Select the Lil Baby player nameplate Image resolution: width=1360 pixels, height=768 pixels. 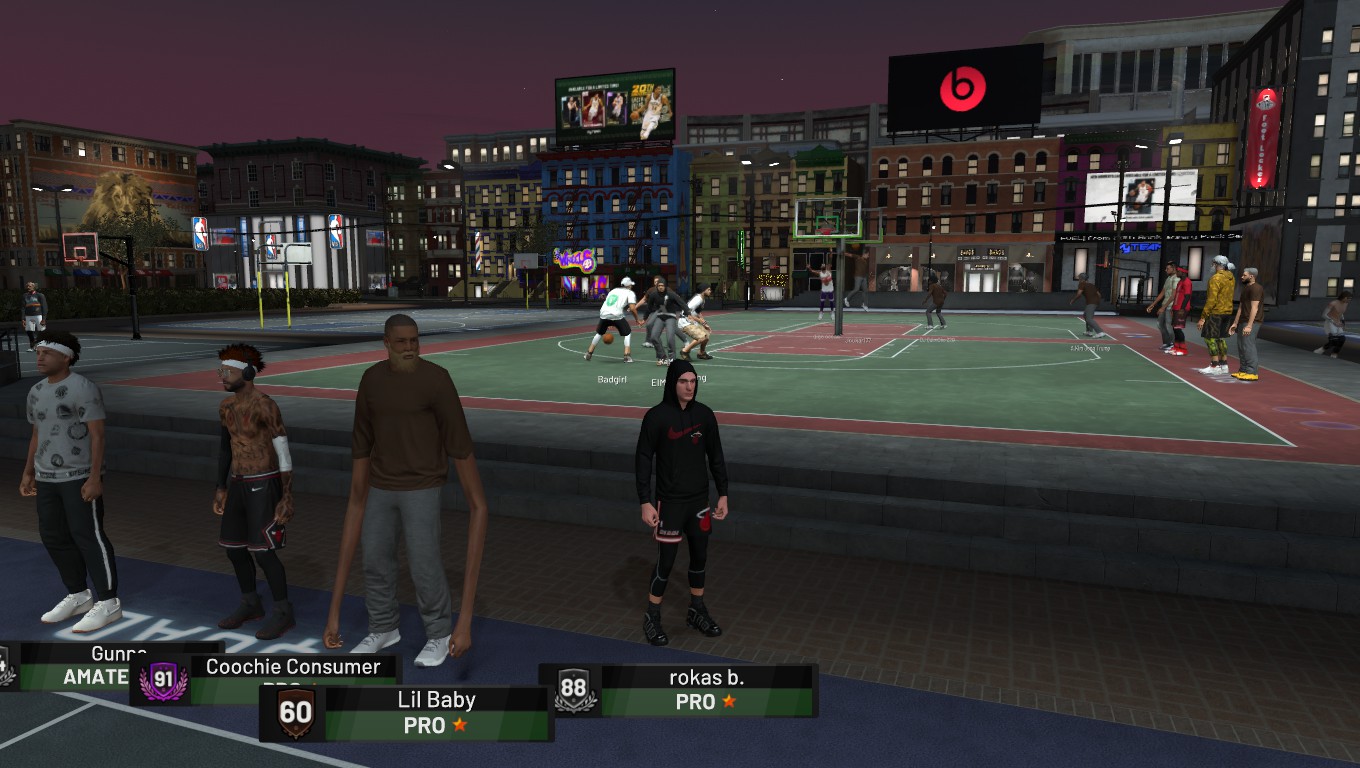point(436,712)
